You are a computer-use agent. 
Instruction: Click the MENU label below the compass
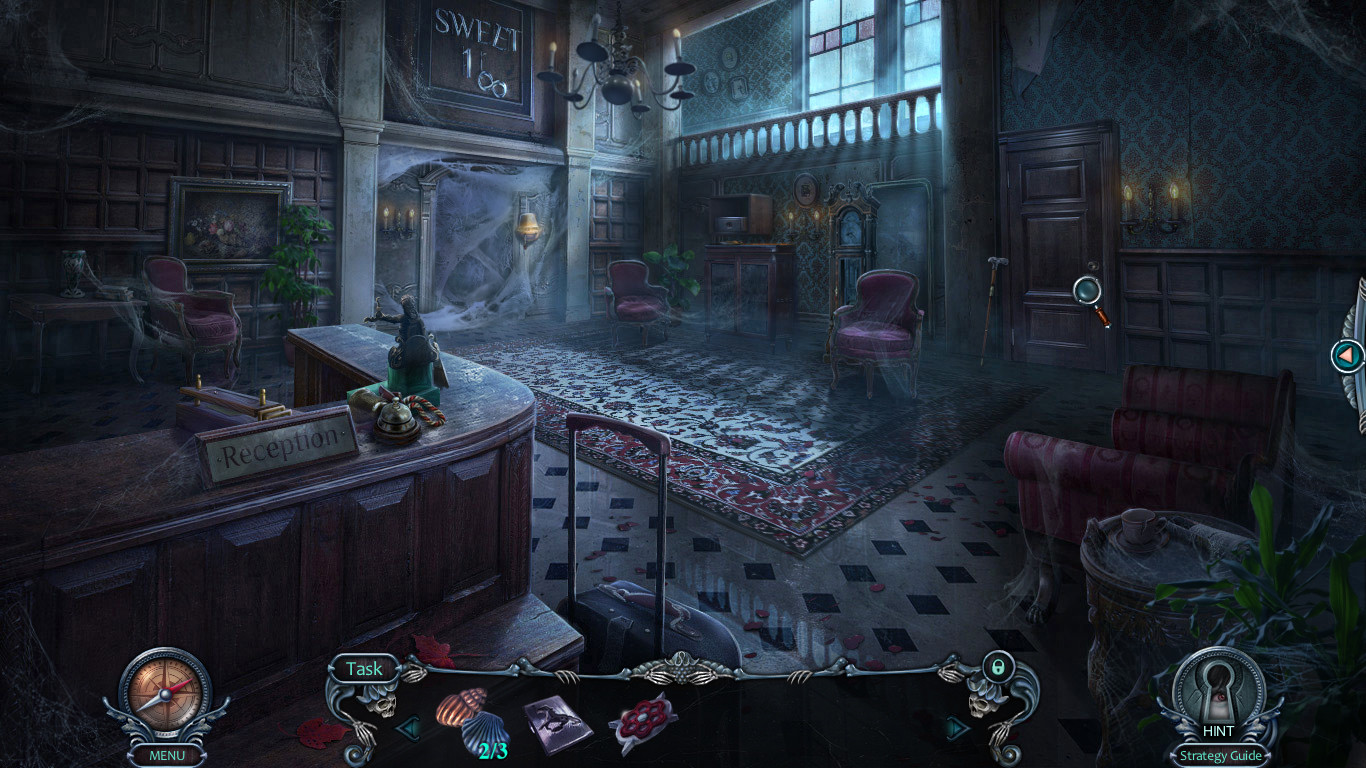tap(167, 755)
